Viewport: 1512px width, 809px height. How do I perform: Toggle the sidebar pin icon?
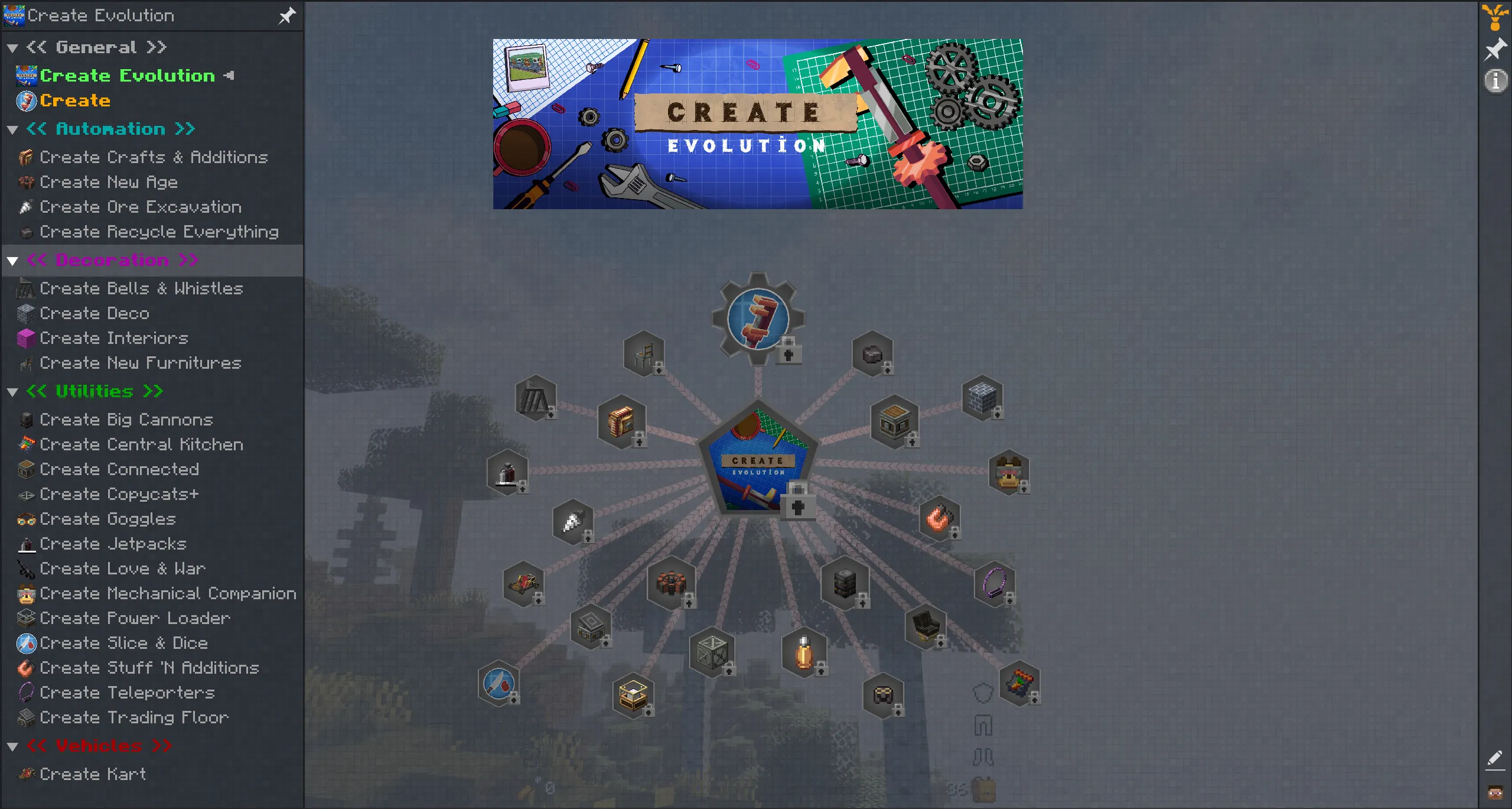(287, 15)
